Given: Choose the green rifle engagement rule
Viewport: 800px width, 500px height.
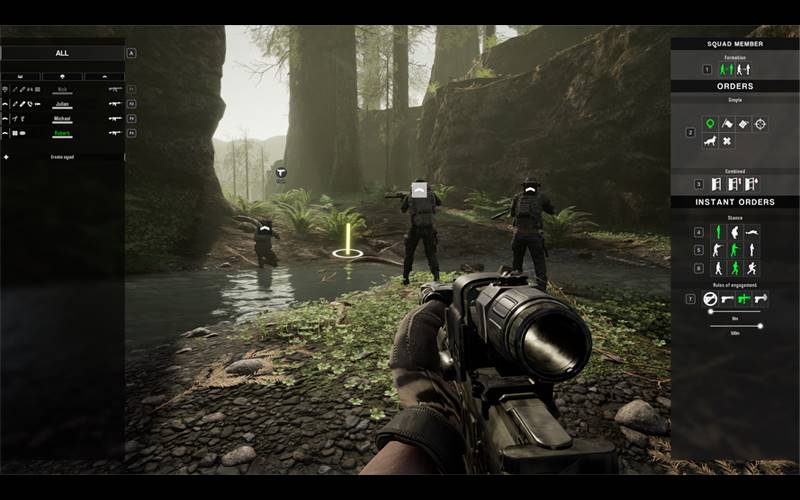Looking at the screenshot, I should pos(743,298).
